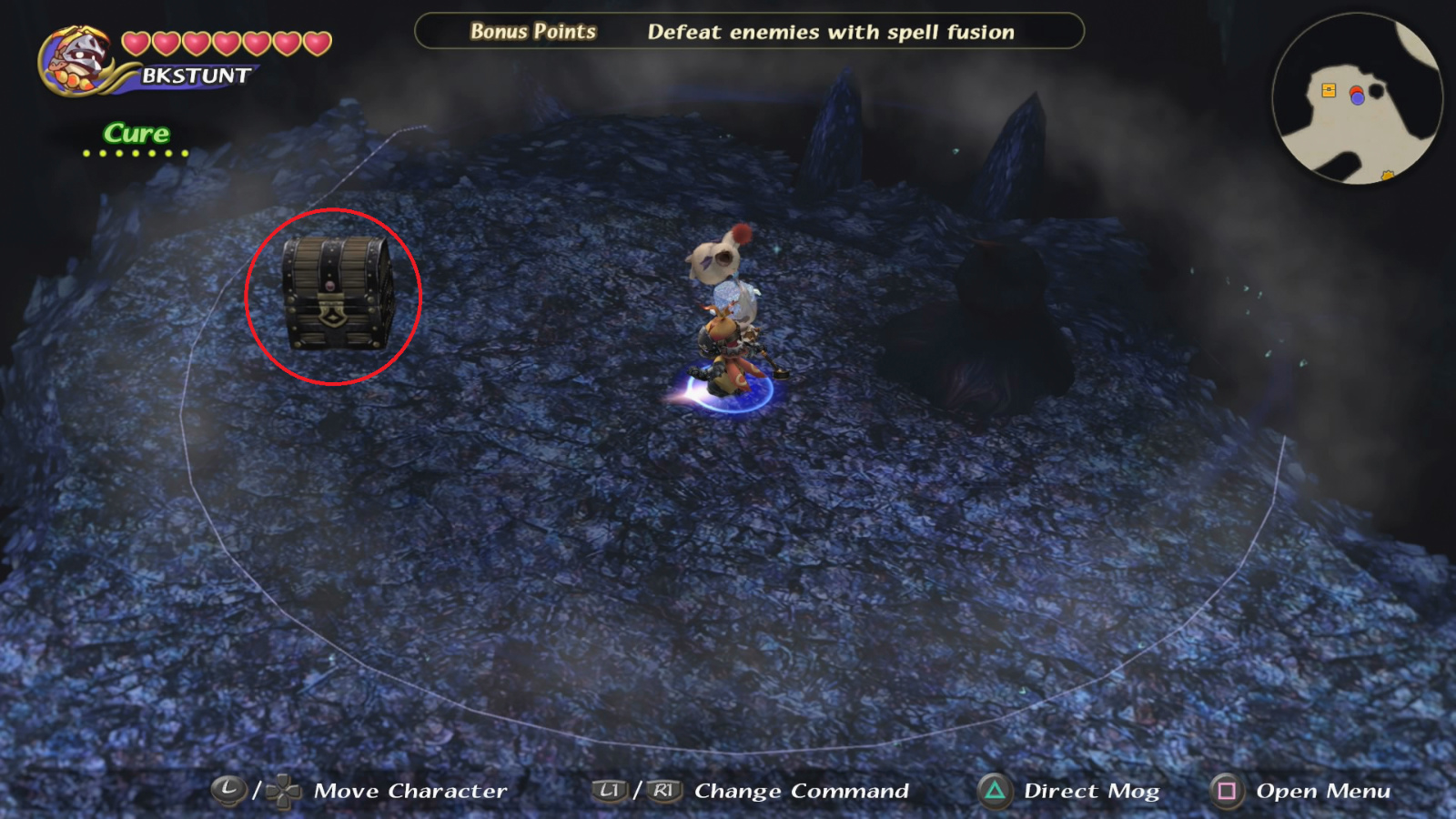Click the D-pad icon in the control bar
The height and width of the screenshot is (819, 1456).
(283, 791)
